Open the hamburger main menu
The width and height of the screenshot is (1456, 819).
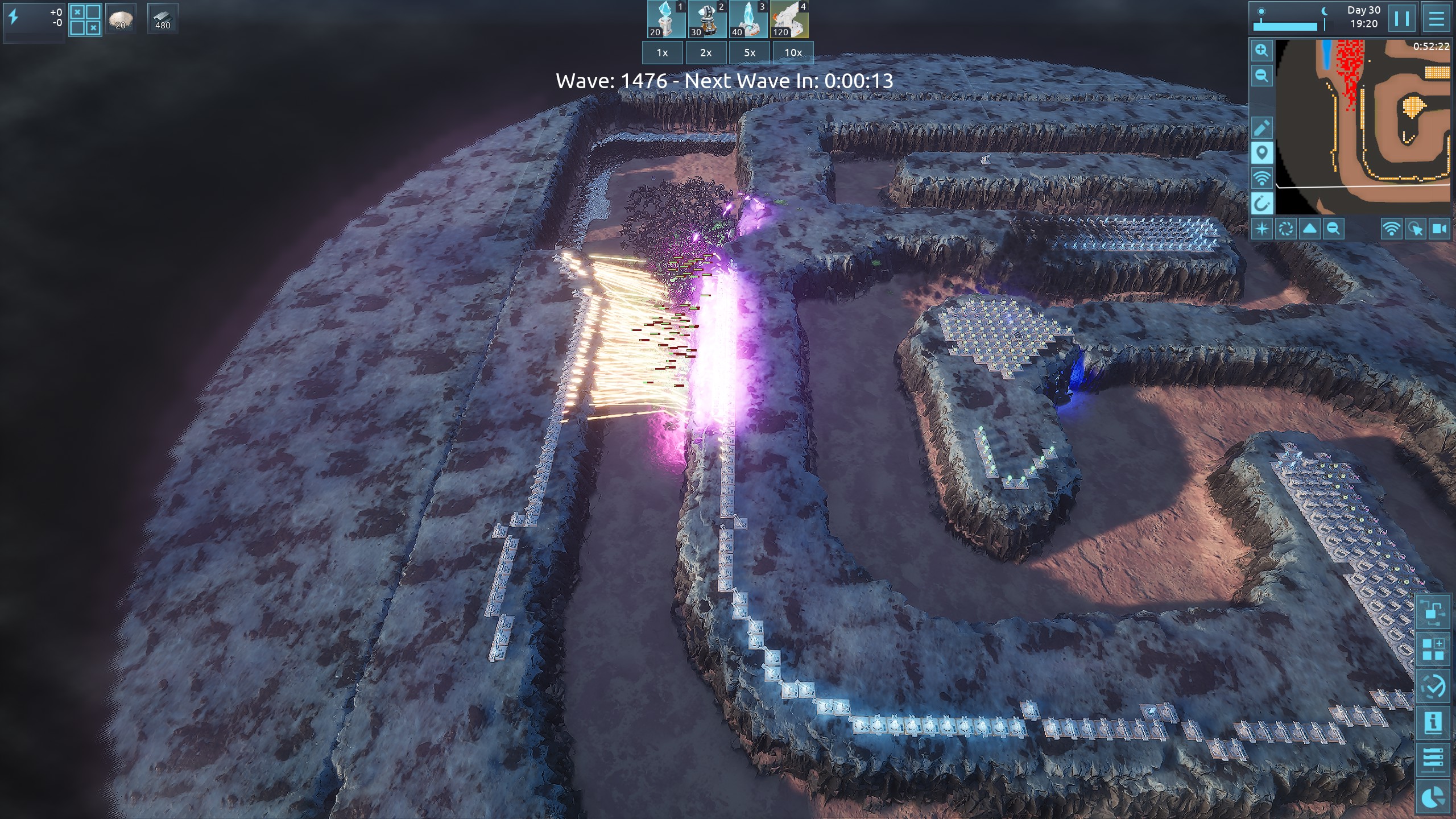[x=1436, y=19]
